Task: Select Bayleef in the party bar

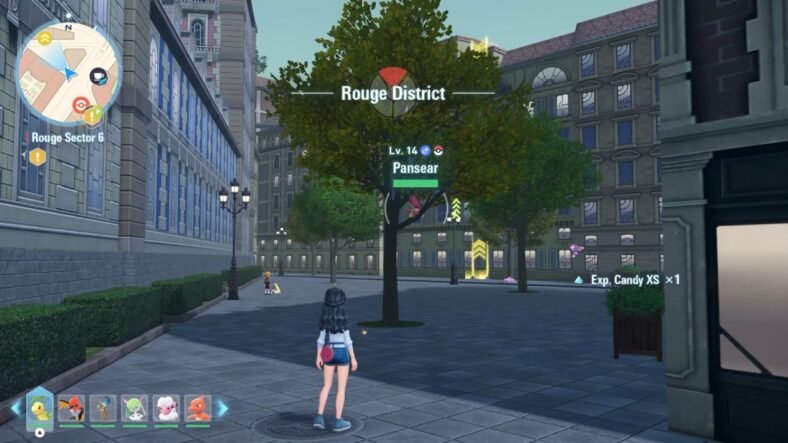Action: 40,407
